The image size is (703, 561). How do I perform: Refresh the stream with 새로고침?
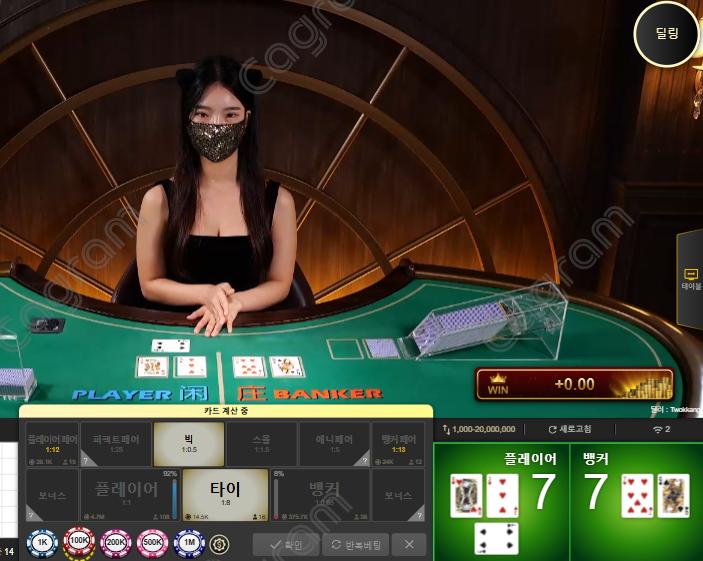point(573,429)
